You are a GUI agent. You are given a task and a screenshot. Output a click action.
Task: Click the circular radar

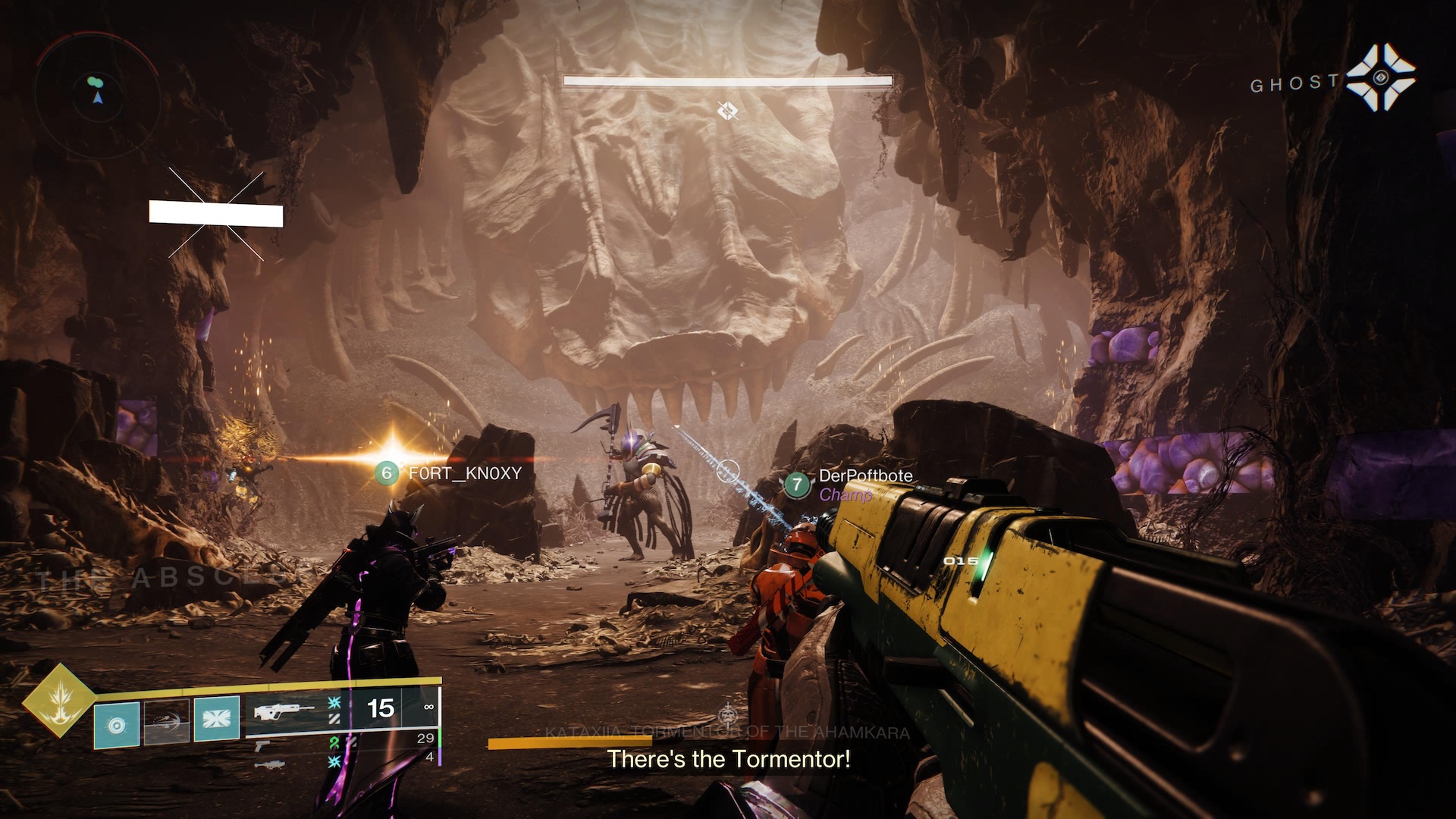point(98,96)
